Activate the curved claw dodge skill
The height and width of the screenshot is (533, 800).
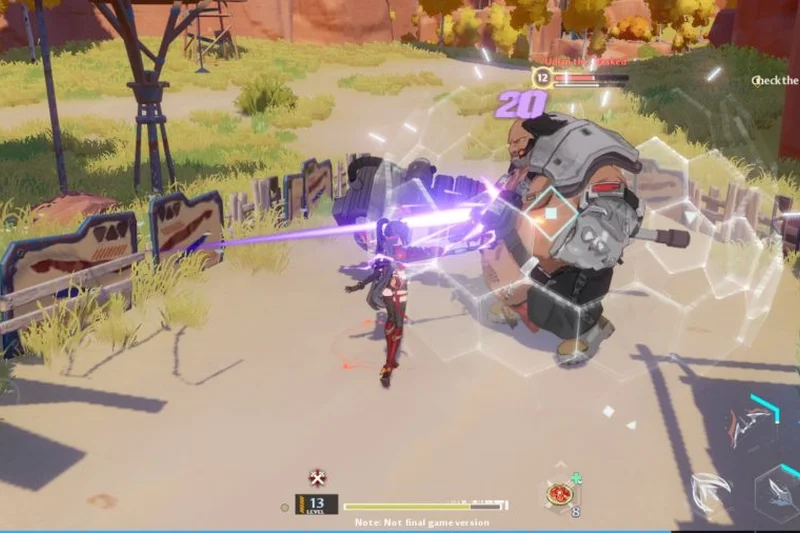pyautogui.click(x=709, y=491)
